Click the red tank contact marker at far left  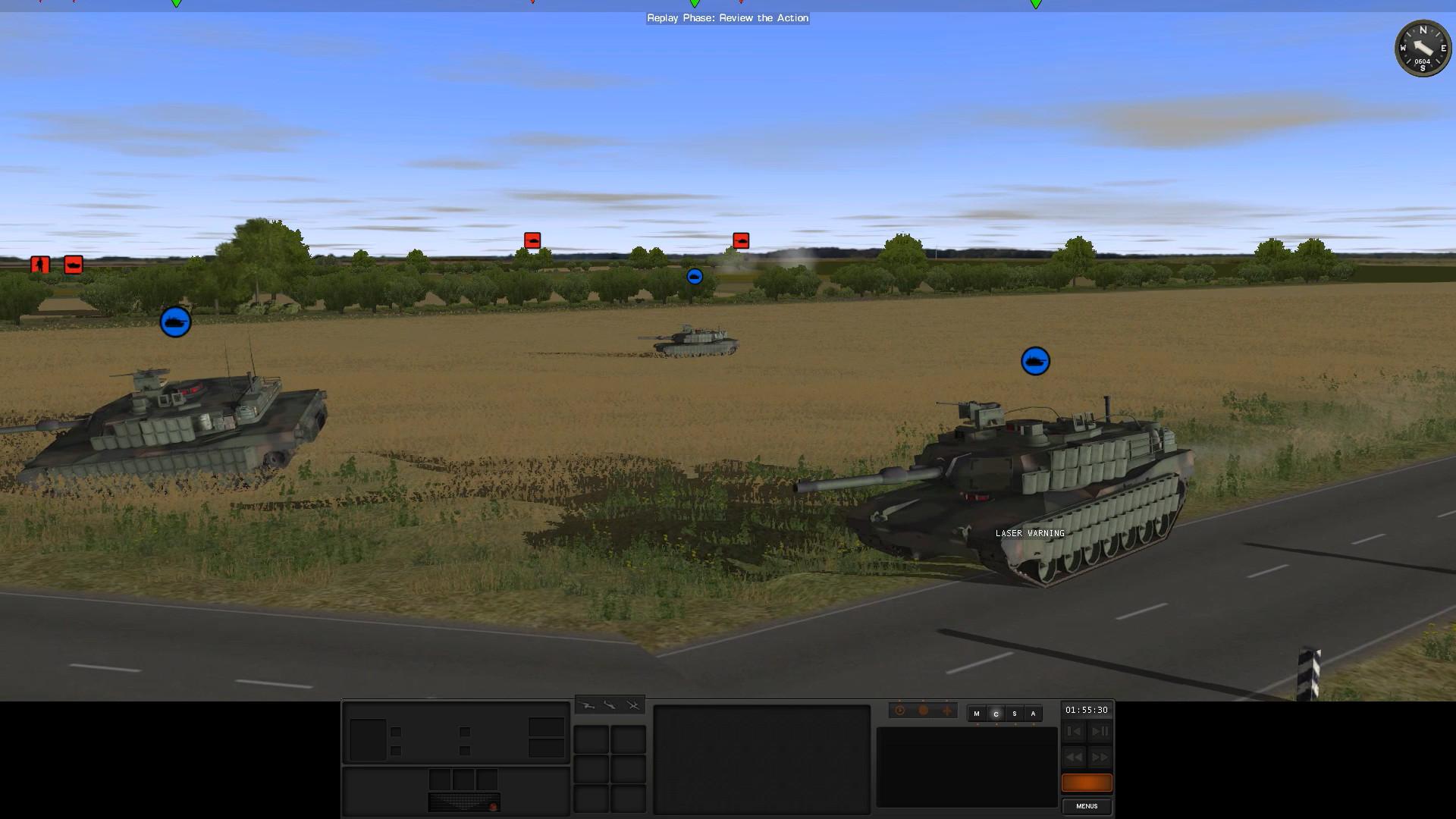tap(72, 265)
